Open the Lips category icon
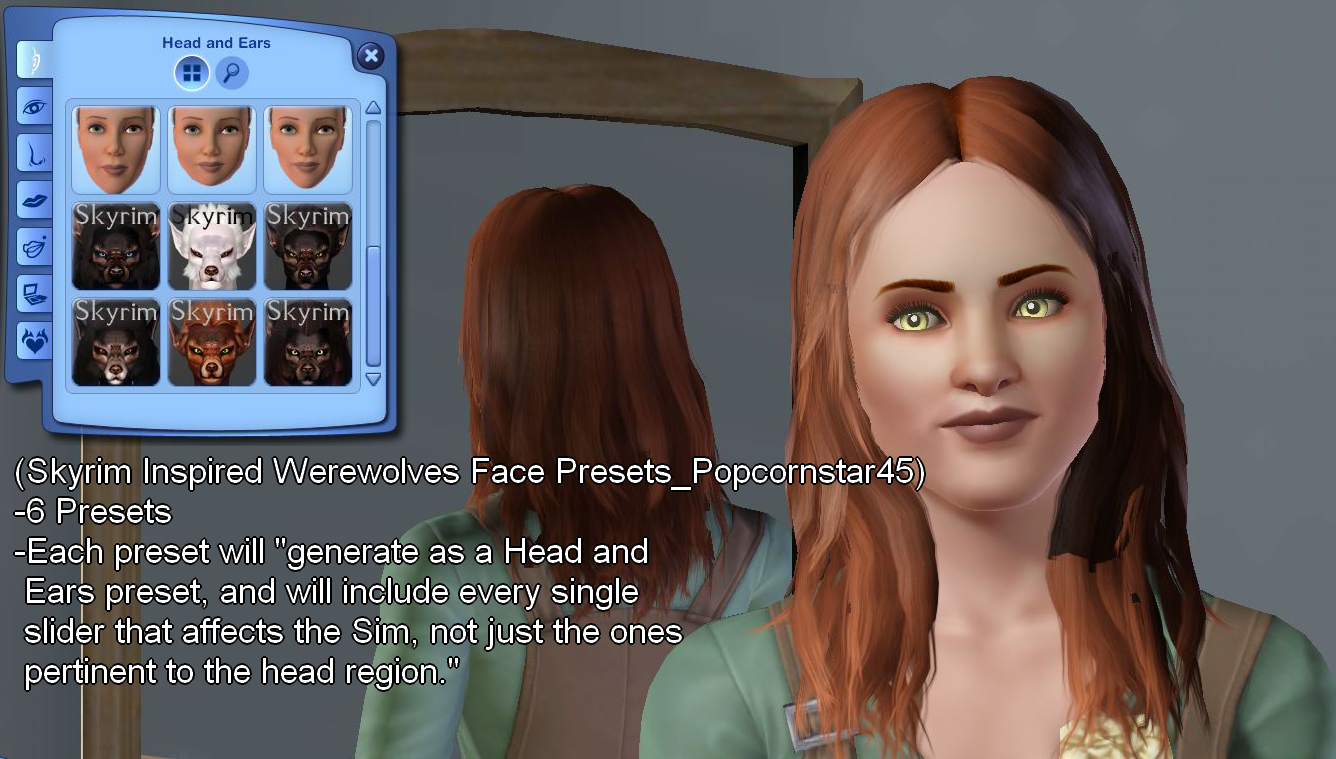The image size is (1336, 759). coord(35,200)
